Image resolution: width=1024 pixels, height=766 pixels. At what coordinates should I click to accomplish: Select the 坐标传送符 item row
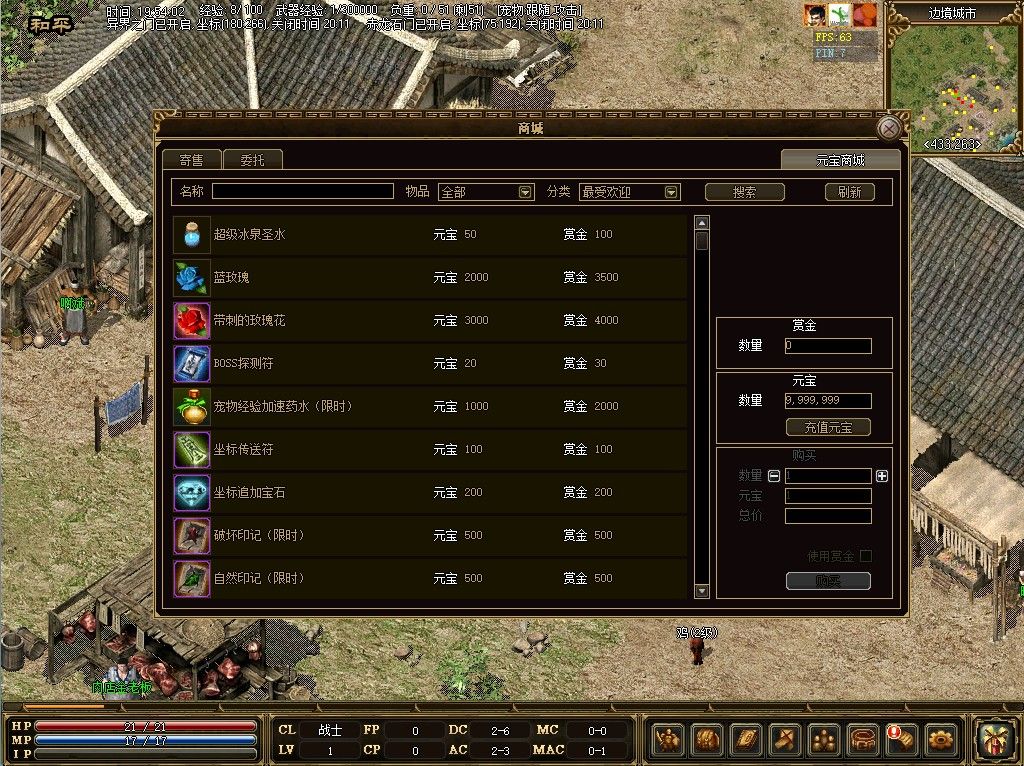tap(430, 450)
